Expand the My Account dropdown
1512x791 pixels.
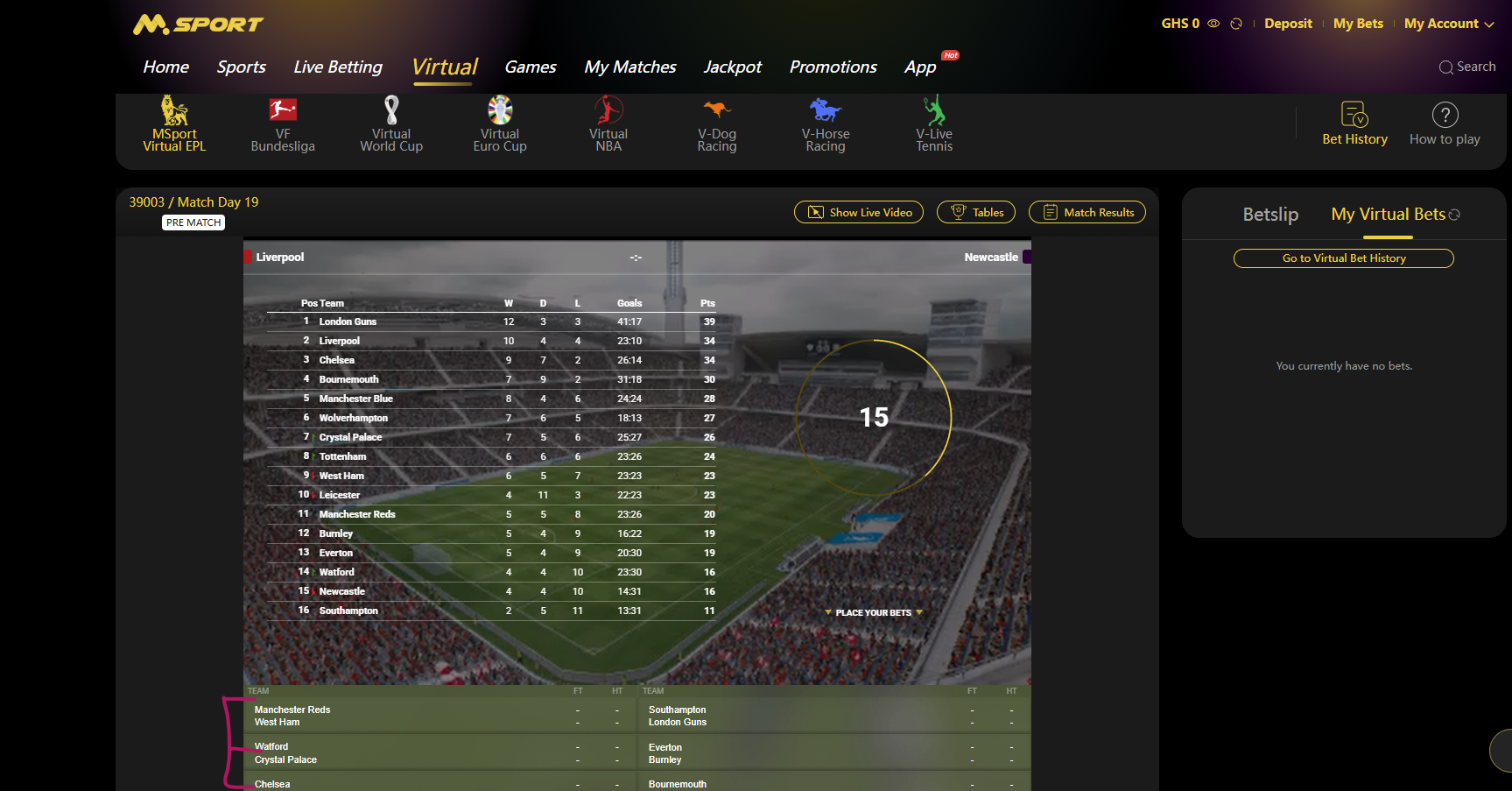click(x=1449, y=24)
